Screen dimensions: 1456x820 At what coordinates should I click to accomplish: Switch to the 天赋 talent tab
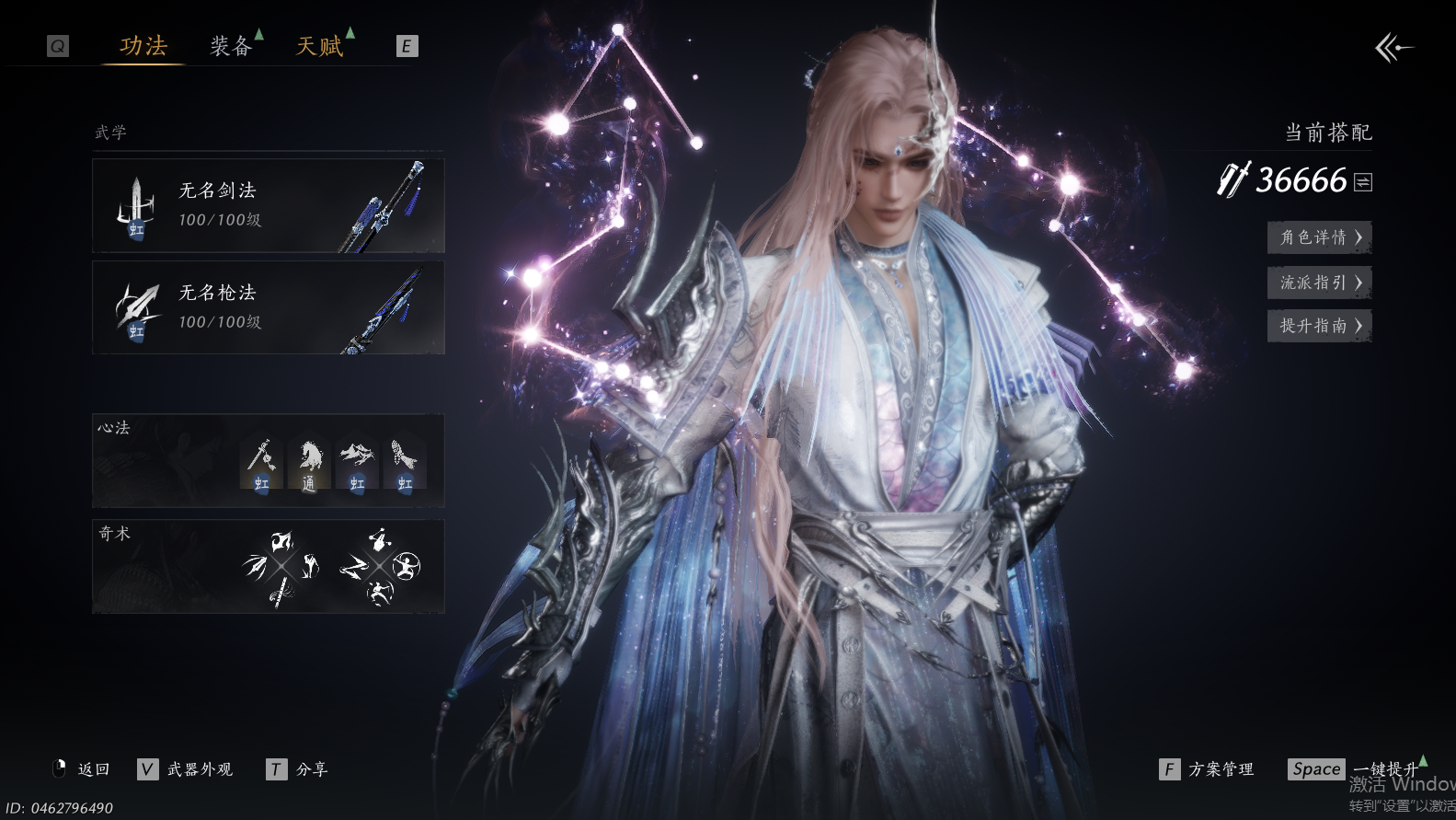tap(319, 46)
